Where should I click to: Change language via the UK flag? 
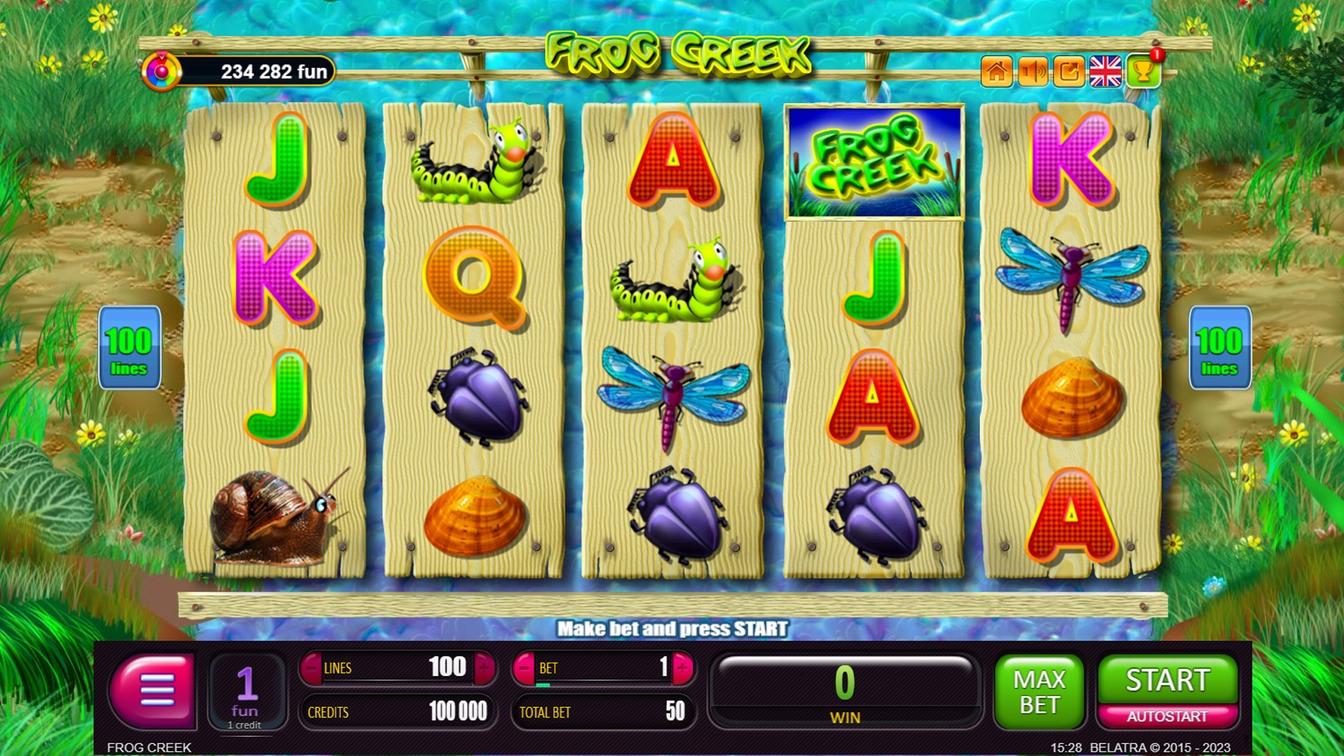[x=1105, y=72]
